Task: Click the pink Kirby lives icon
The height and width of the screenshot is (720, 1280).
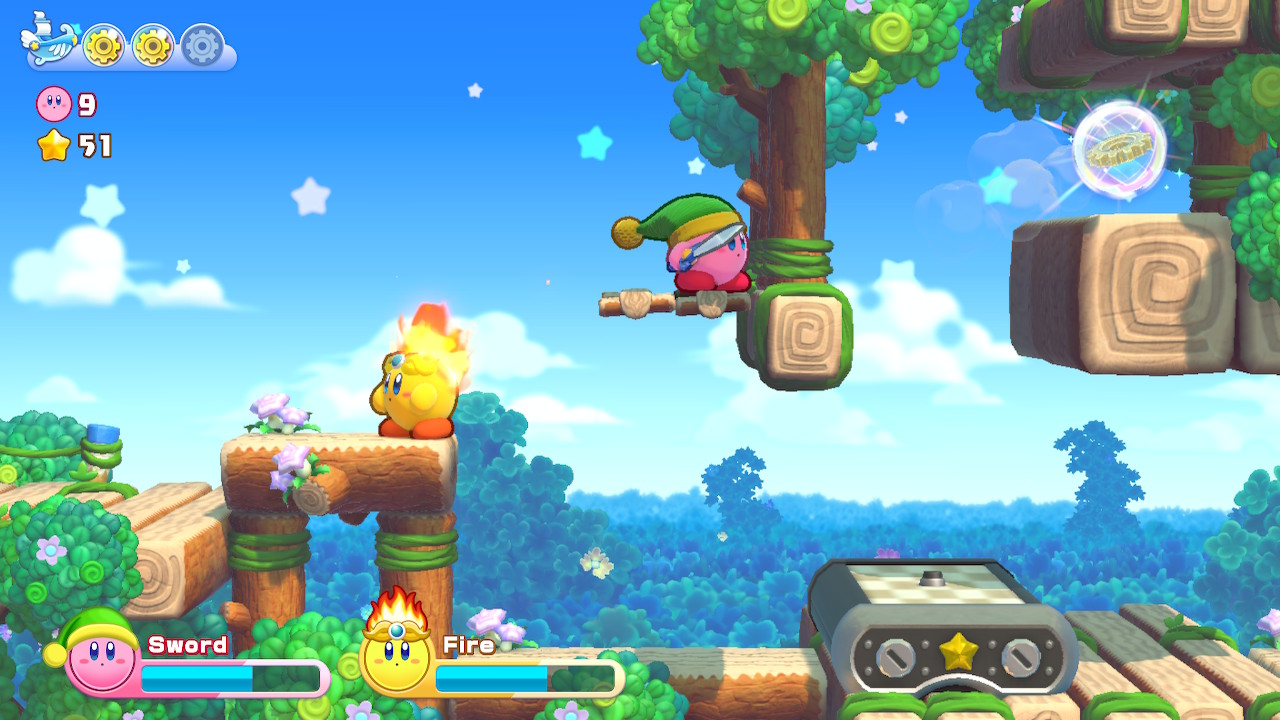Action: point(52,105)
